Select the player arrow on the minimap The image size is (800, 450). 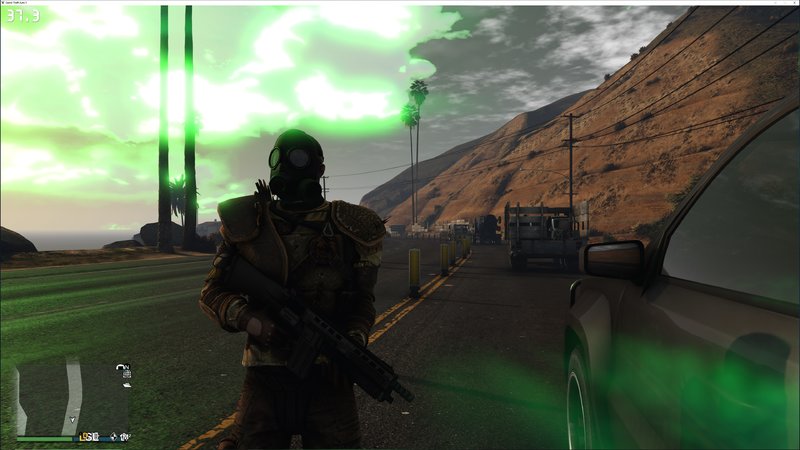(73, 419)
